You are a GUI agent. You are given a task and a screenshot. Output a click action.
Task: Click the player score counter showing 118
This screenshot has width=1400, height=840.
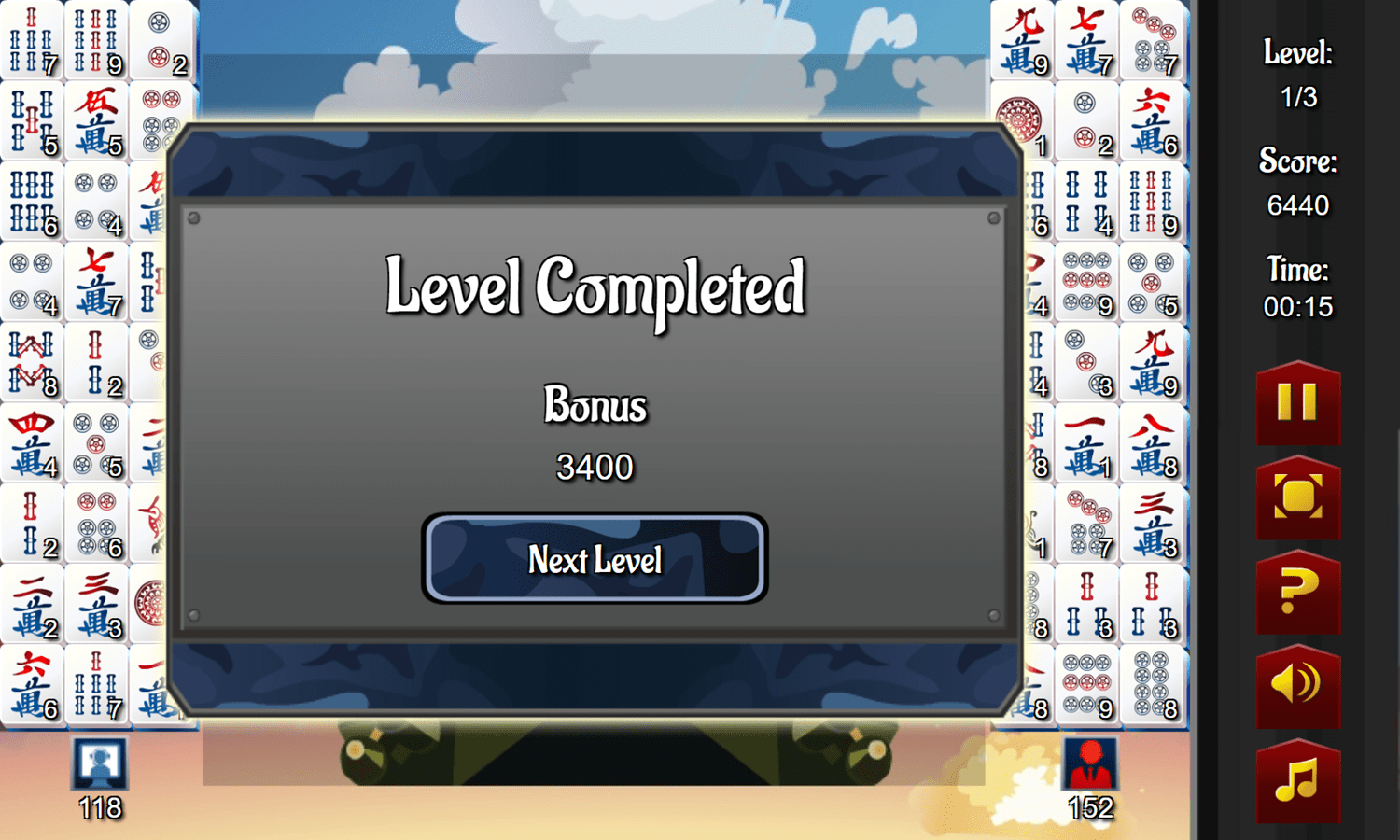98,808
